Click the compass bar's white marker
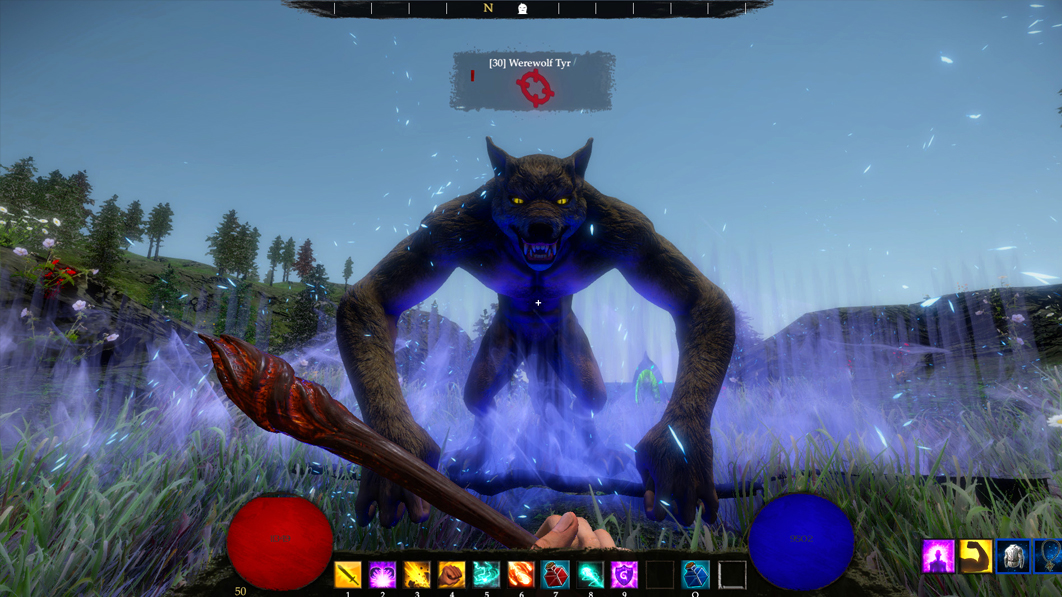1062x597 pixels. [x=522, y=9]
